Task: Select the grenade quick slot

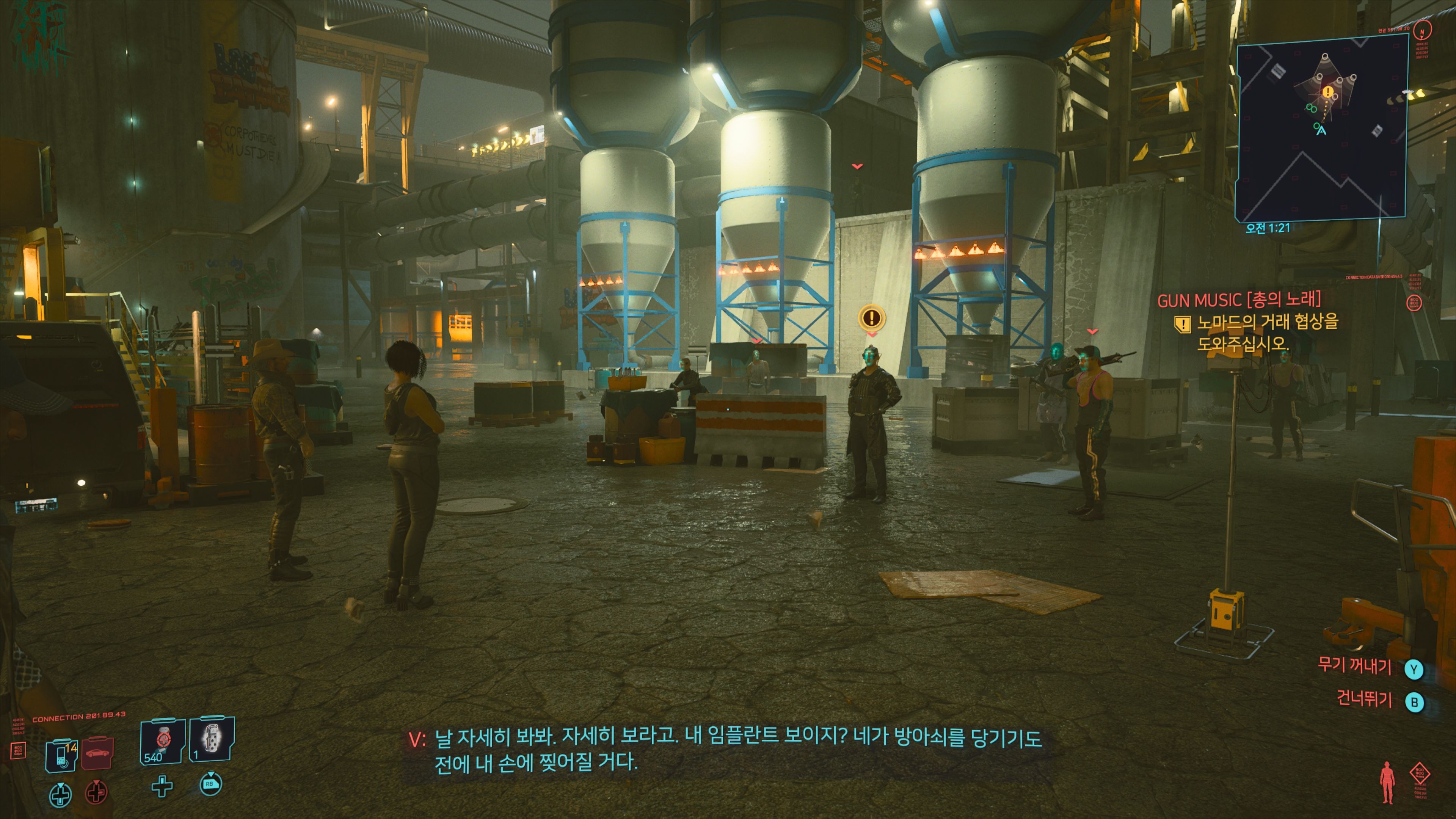Action: (212, 740)
